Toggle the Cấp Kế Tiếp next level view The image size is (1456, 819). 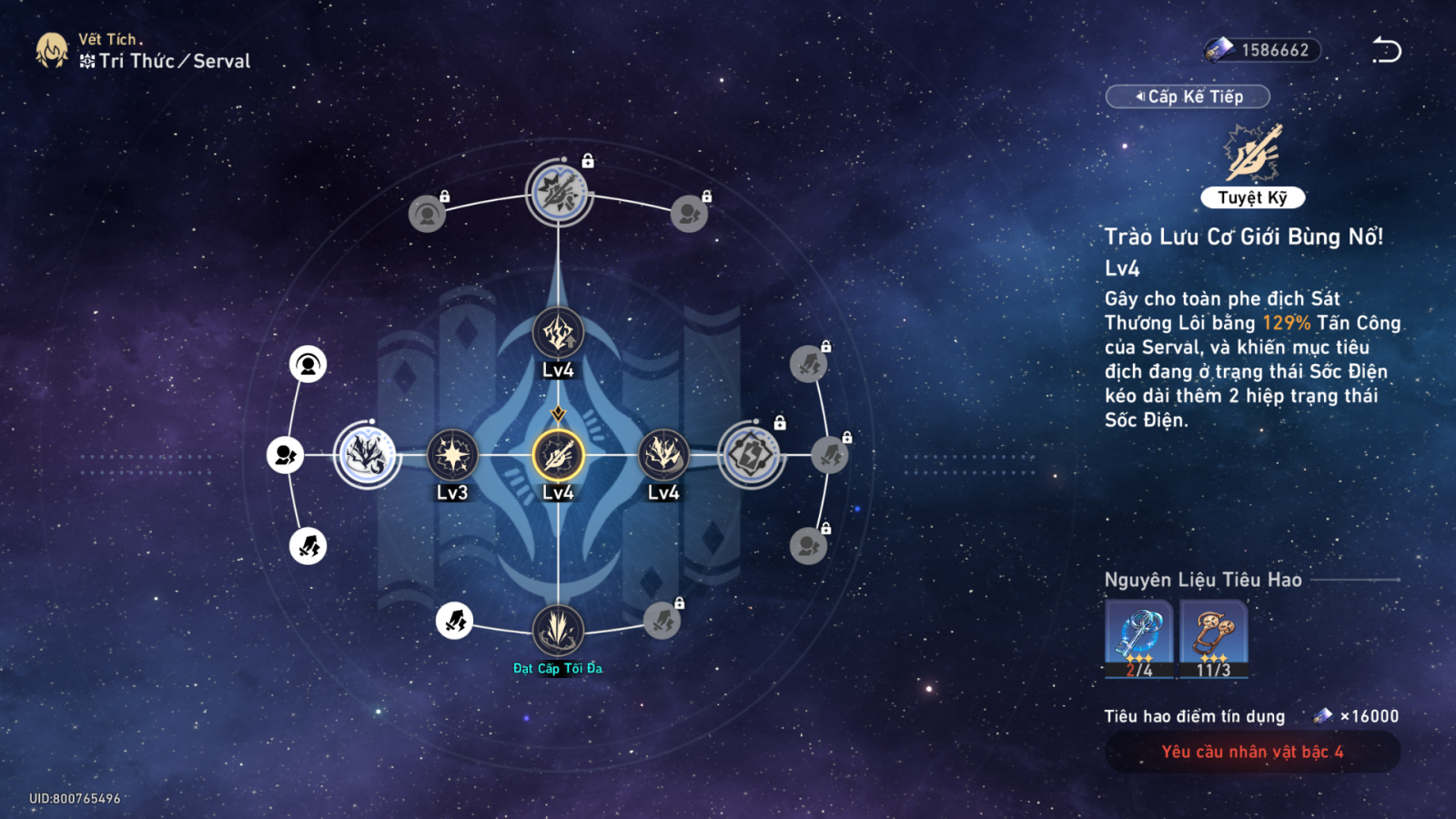click(1188, 96)
